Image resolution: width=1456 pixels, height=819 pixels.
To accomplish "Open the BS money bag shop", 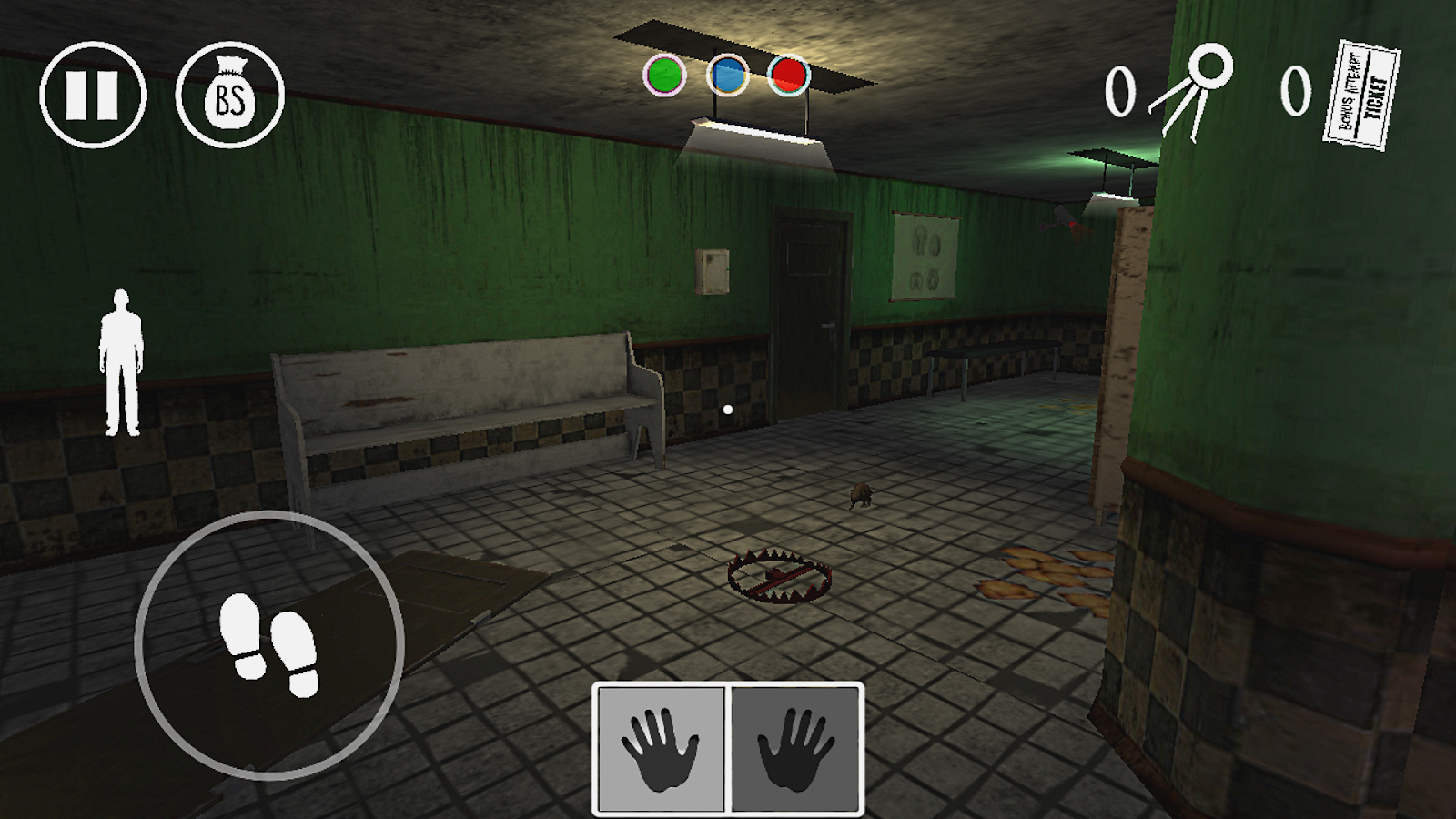I will (230, 94).
